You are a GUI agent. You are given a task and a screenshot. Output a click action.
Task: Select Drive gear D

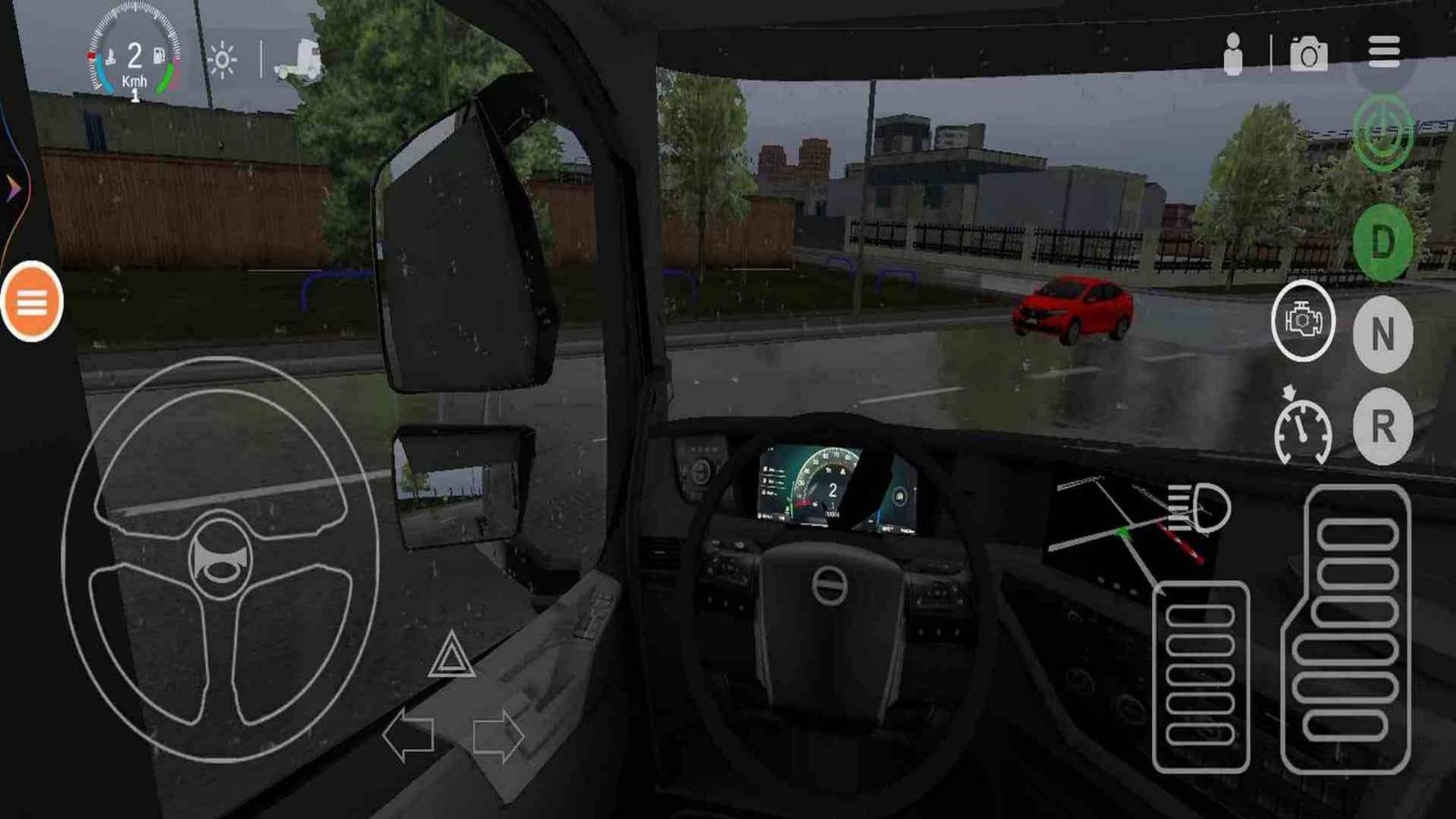coord(1382,243)
